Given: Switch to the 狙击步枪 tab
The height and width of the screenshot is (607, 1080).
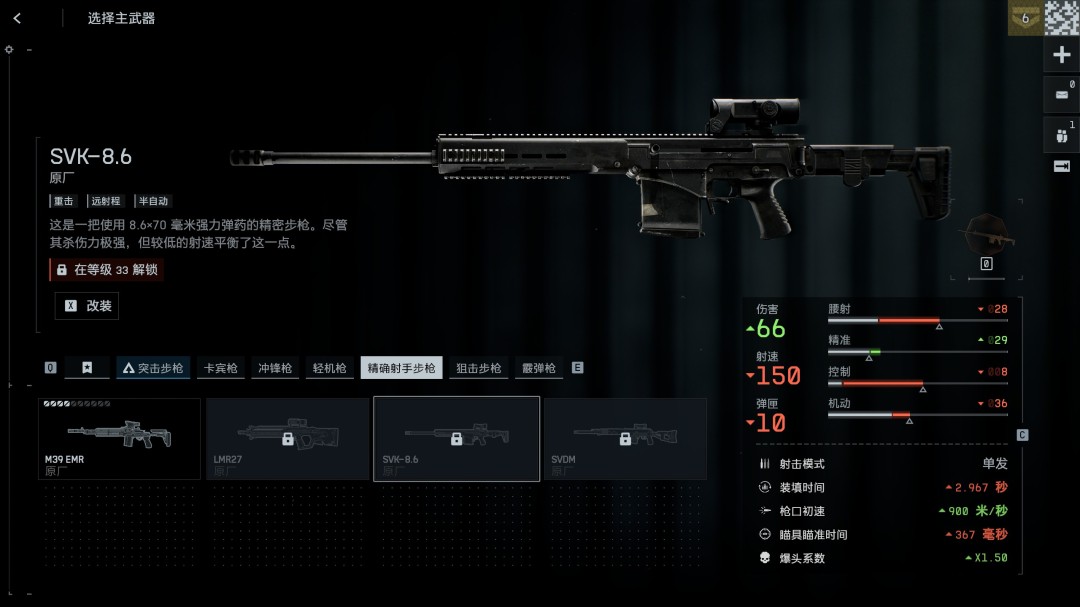Looking at the screenshot, I should click(479, 368).
